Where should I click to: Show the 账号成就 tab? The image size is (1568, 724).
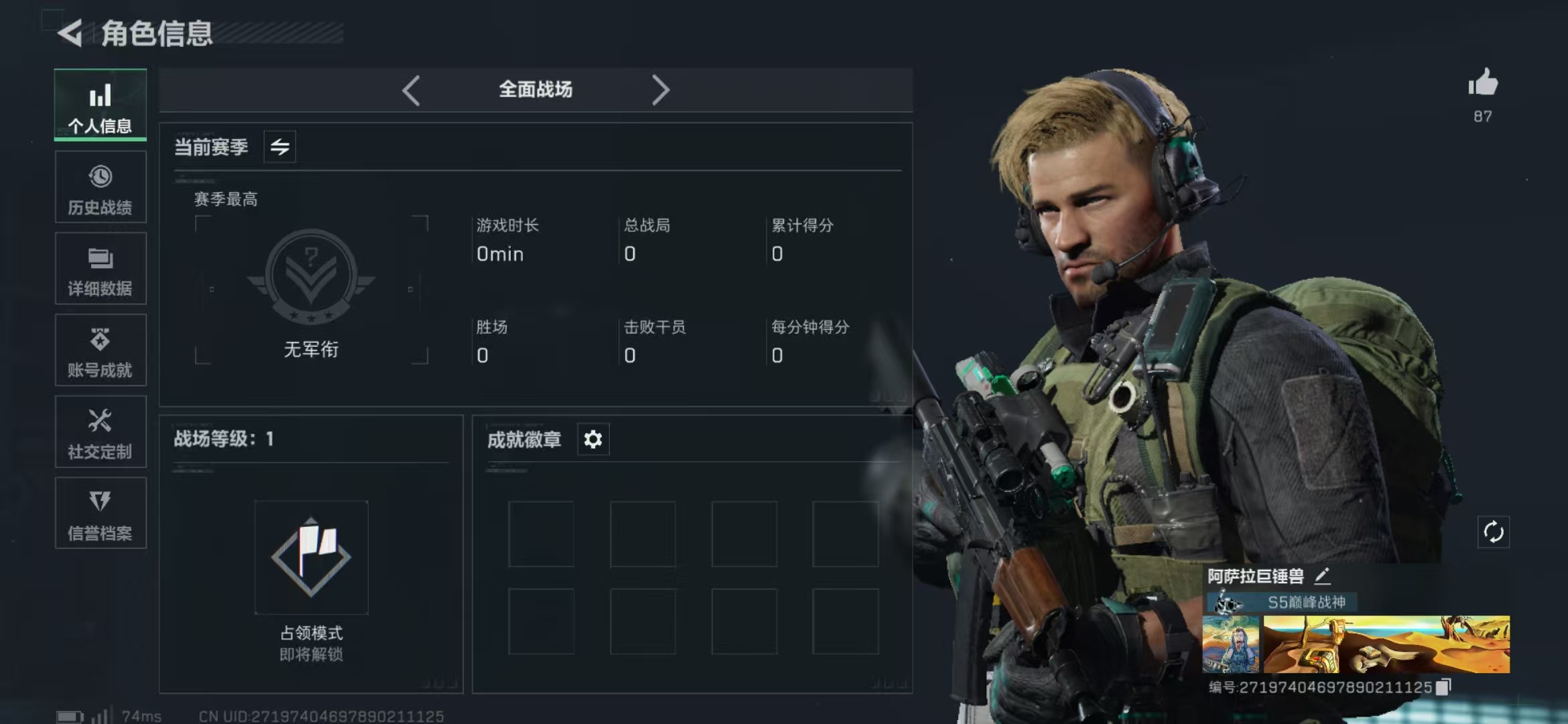coord(101,351)
